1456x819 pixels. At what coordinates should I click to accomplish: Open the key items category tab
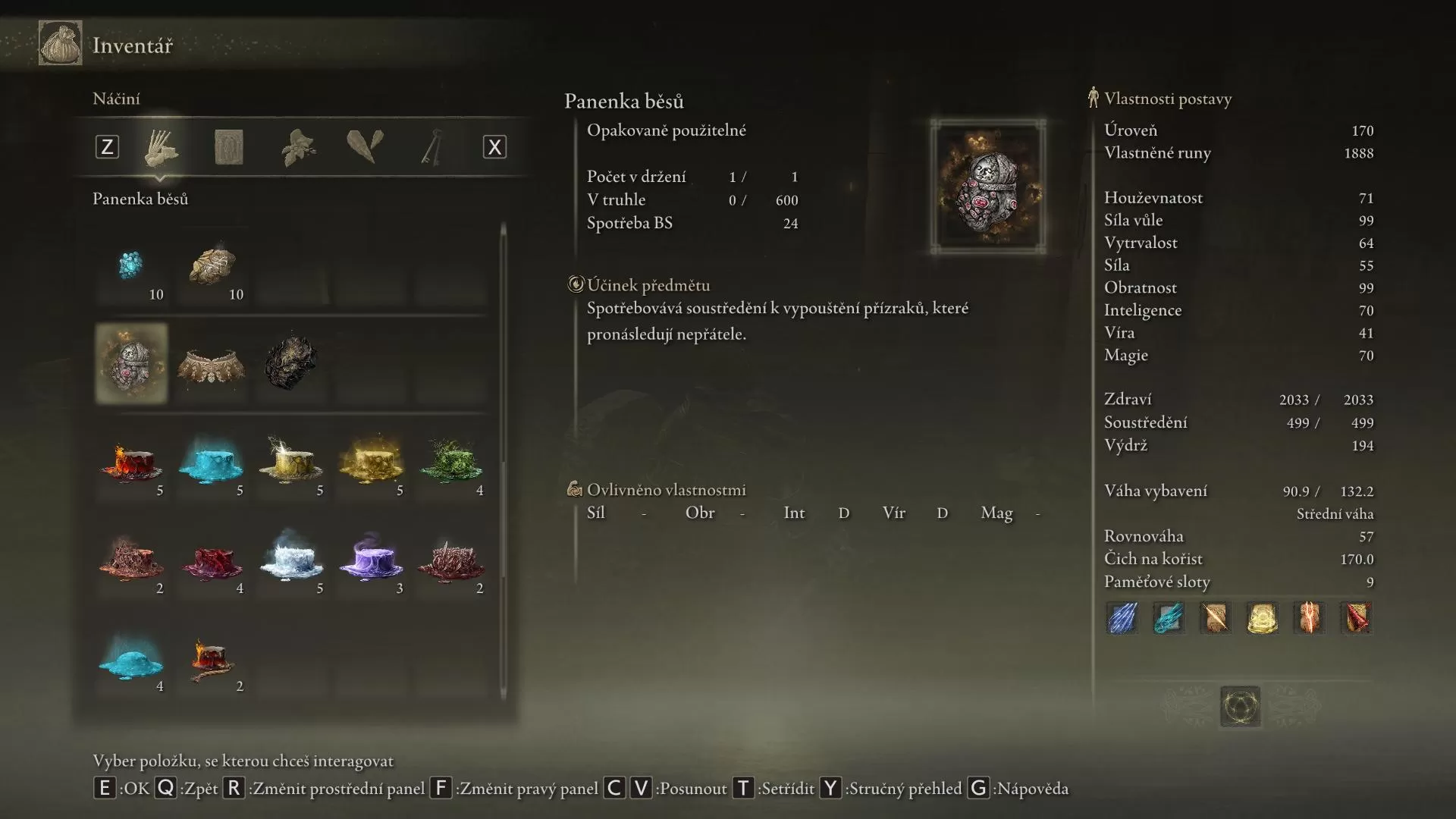tap(431, 147)
